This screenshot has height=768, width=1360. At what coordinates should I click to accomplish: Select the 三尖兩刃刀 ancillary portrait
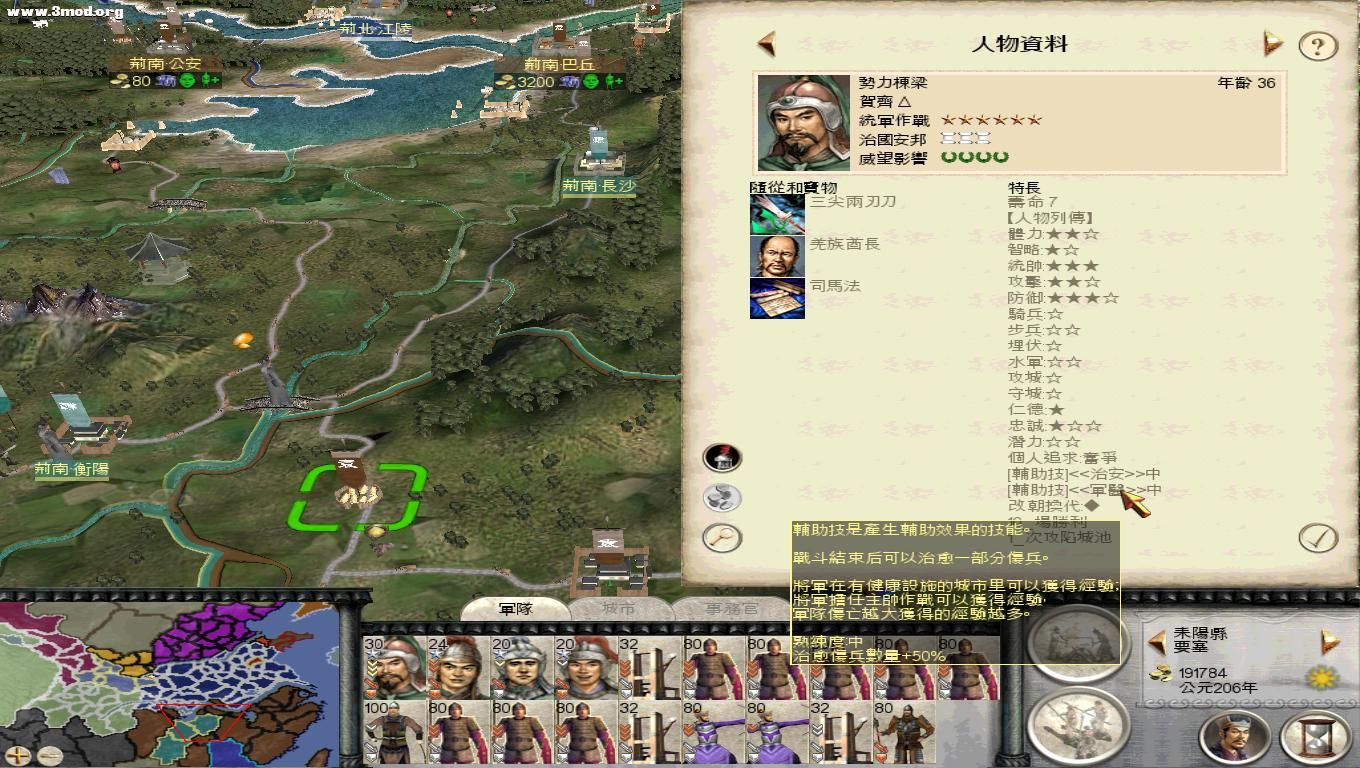click(x=776, y=214)
